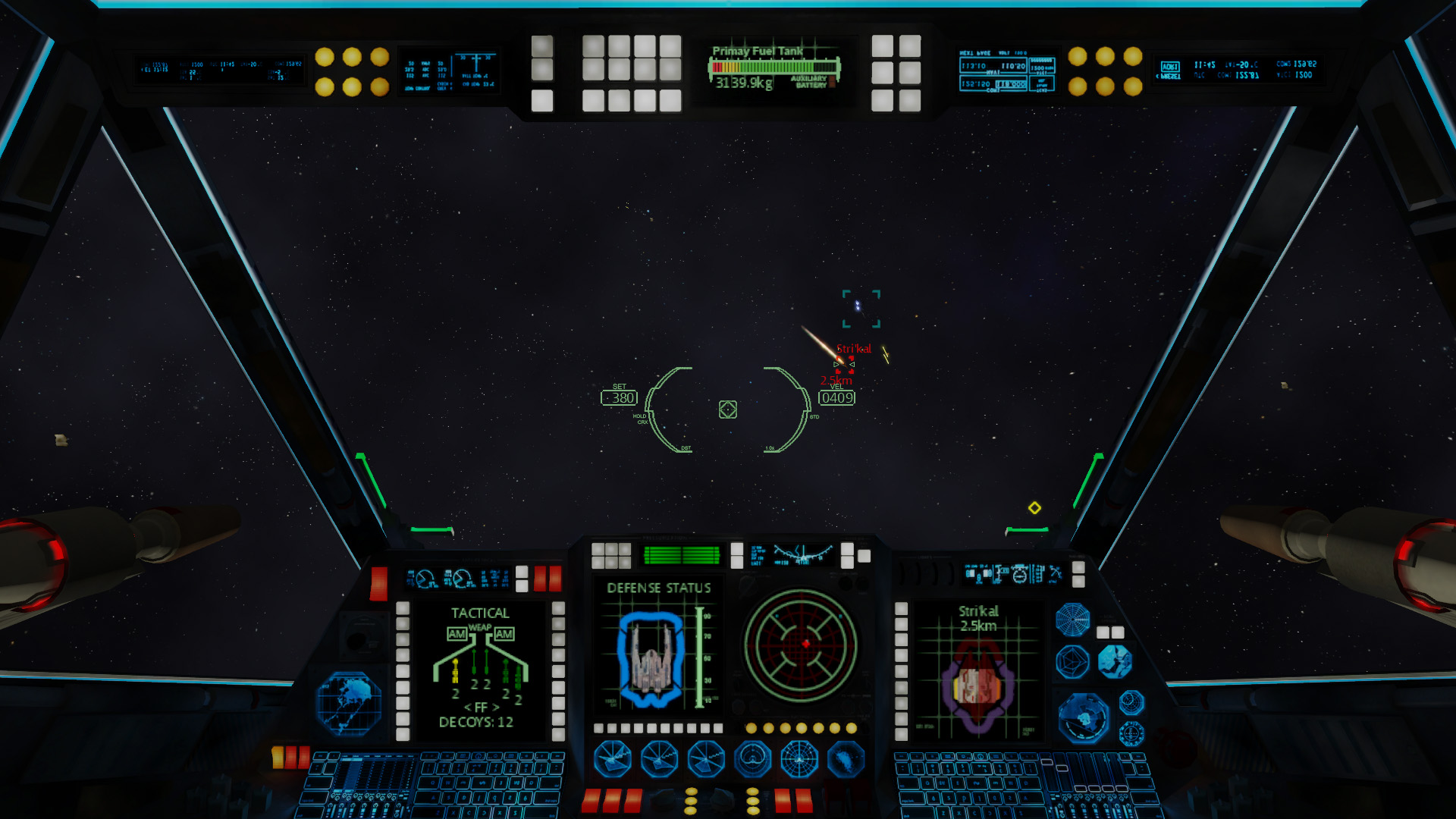Open the horizon indicator display above the radar
This screenshot has width=1456, height=819.
797,554
